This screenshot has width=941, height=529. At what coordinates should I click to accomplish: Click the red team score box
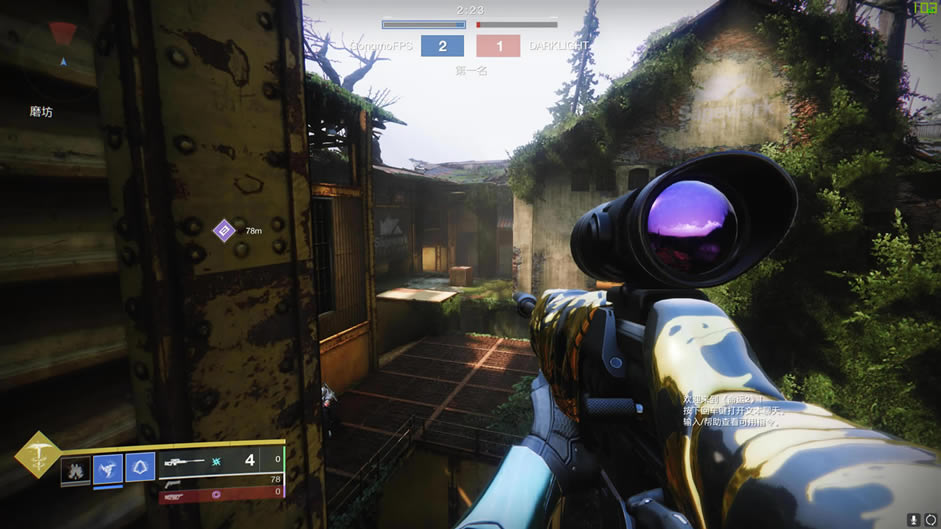pyautogui.click(x=498, y=46)
